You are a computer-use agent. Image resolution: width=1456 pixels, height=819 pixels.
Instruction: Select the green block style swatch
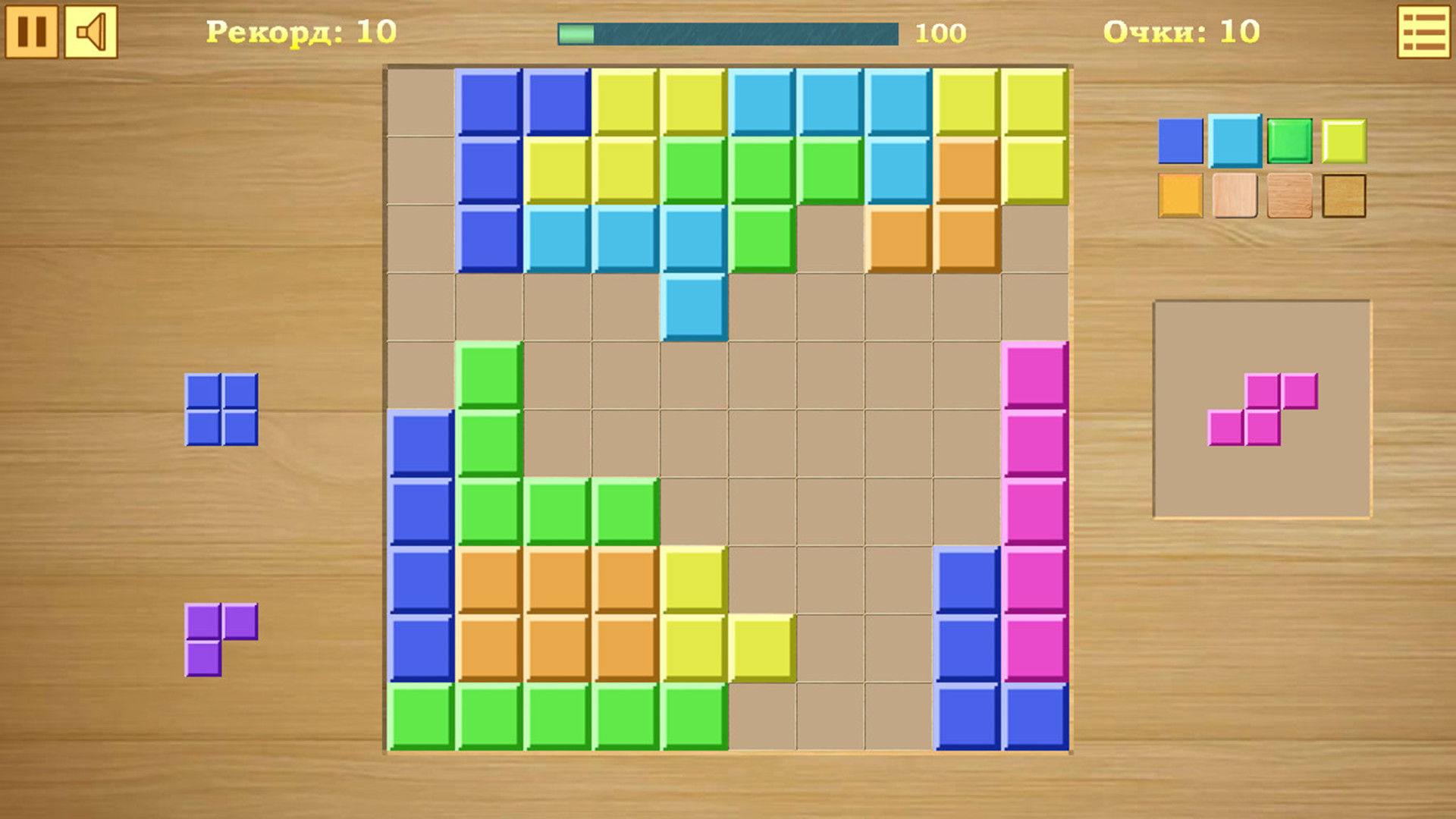(x=1290, y=140)
